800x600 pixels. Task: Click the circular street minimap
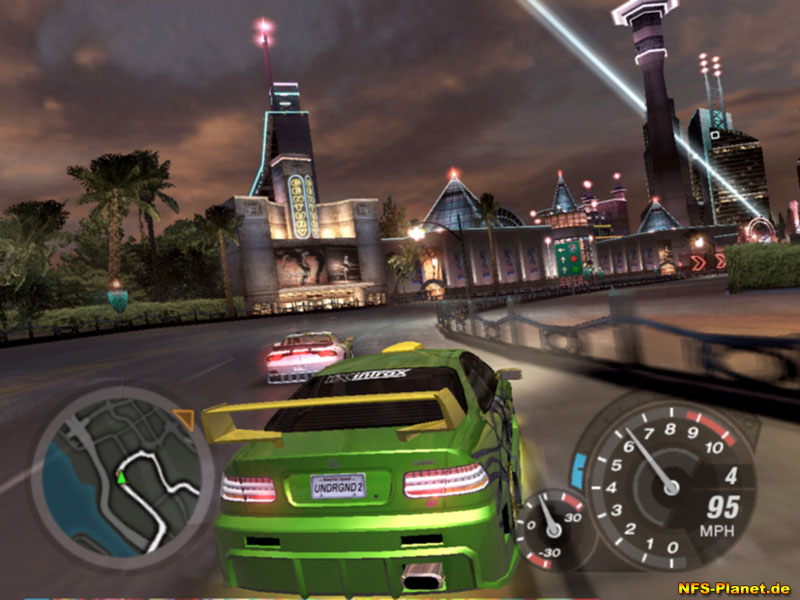pos(123,471)
